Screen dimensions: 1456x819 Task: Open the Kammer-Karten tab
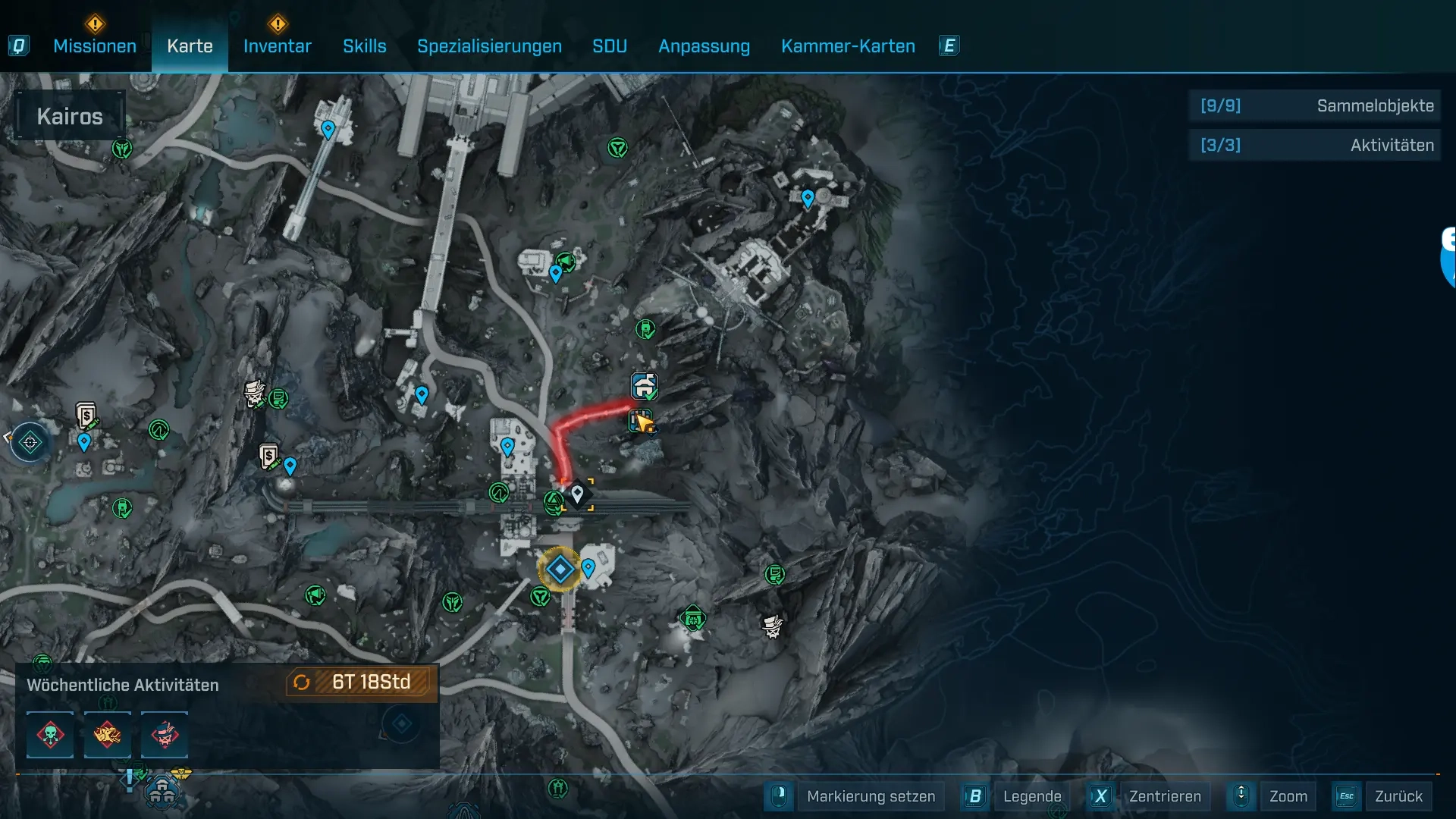[x=848, y=46]
